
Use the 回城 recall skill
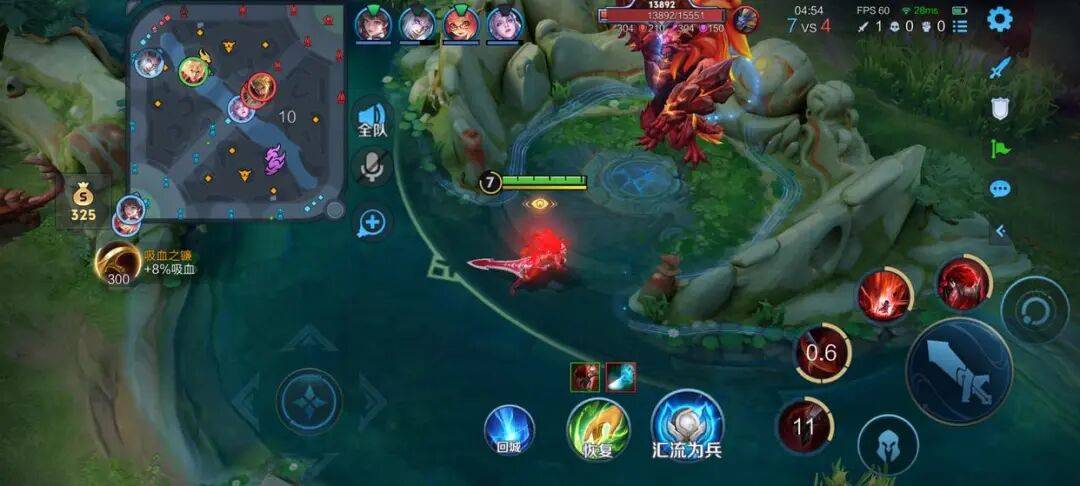[509, 430]
